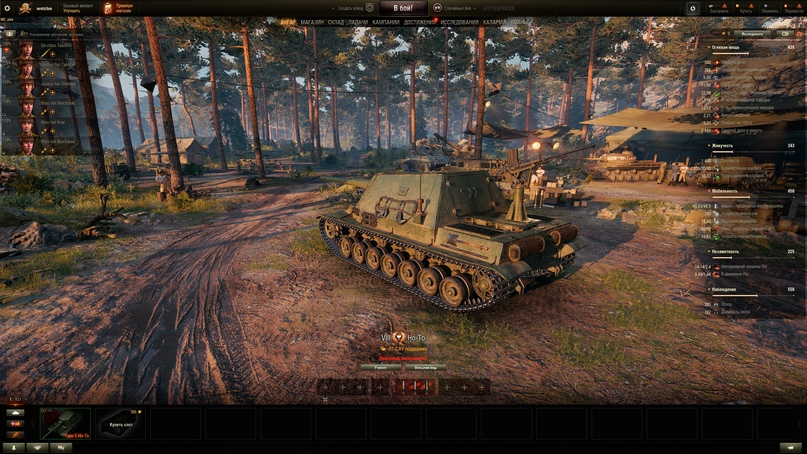Image resolution: width=807 pixels, height=454 pixels.
Task: Click the Купить слот carousel tile
Action: (x=121, y=423)
